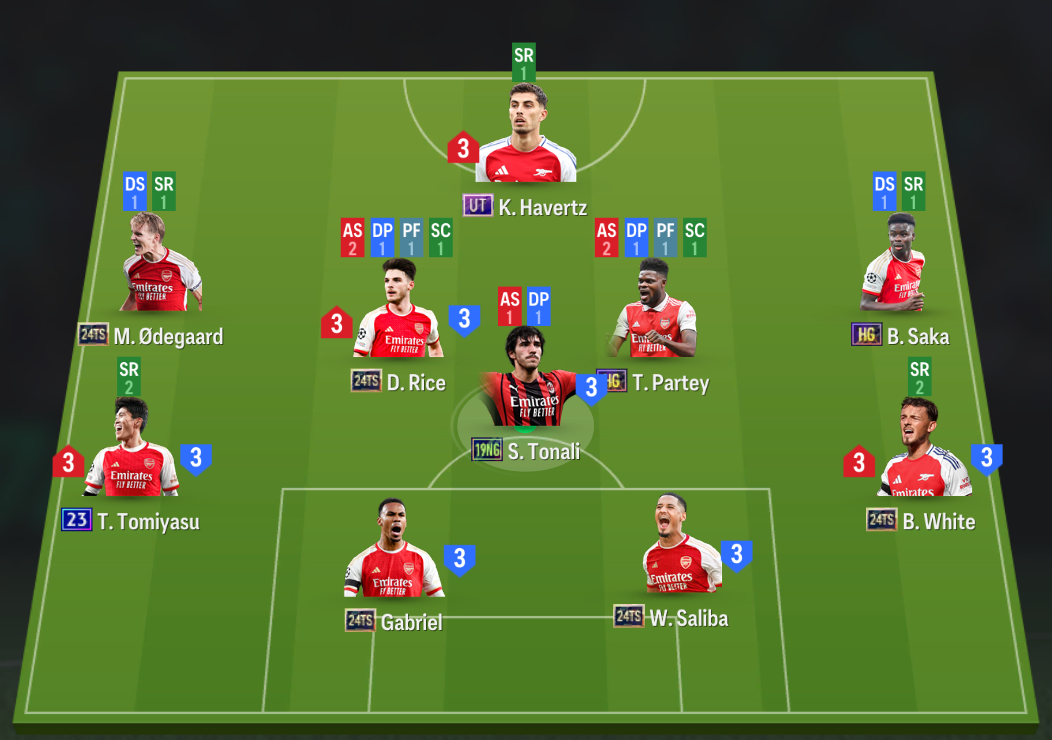The height and width of the screenshot is (740, 1052).
Task: Pick midfielder D. Rice
Action: [396, 311]
